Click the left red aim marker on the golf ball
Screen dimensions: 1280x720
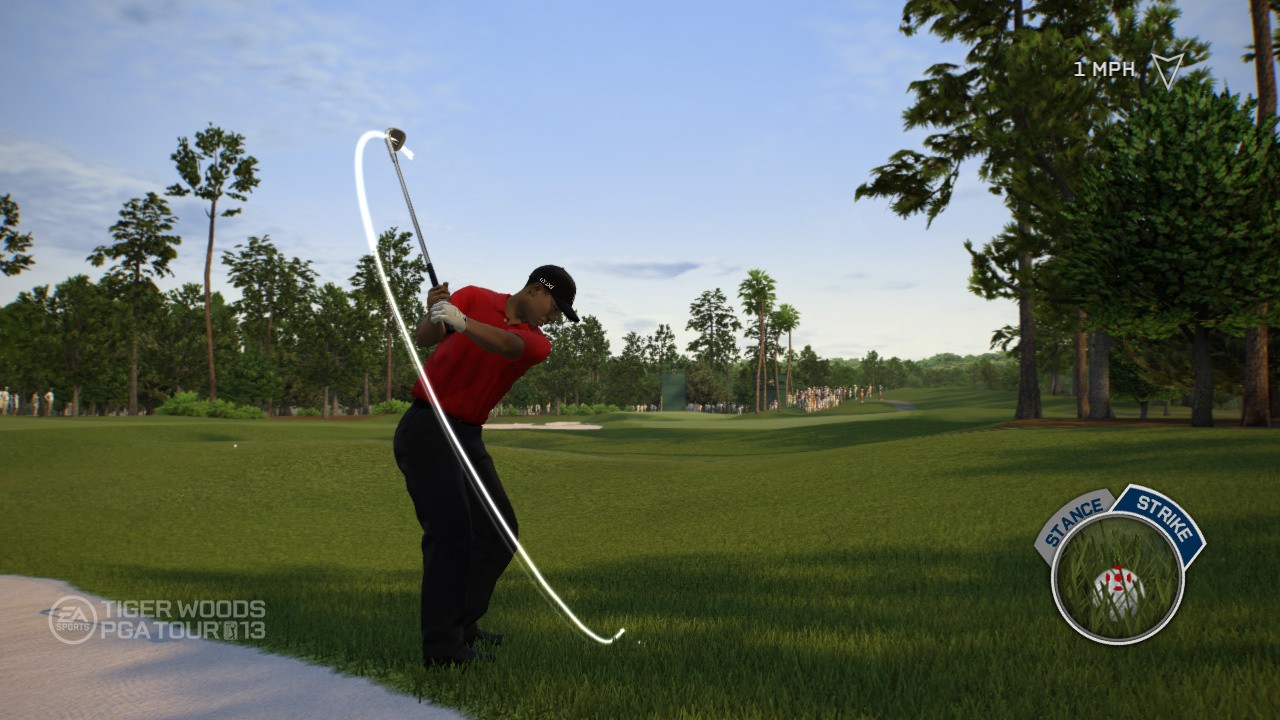[x=1107, y=578]
